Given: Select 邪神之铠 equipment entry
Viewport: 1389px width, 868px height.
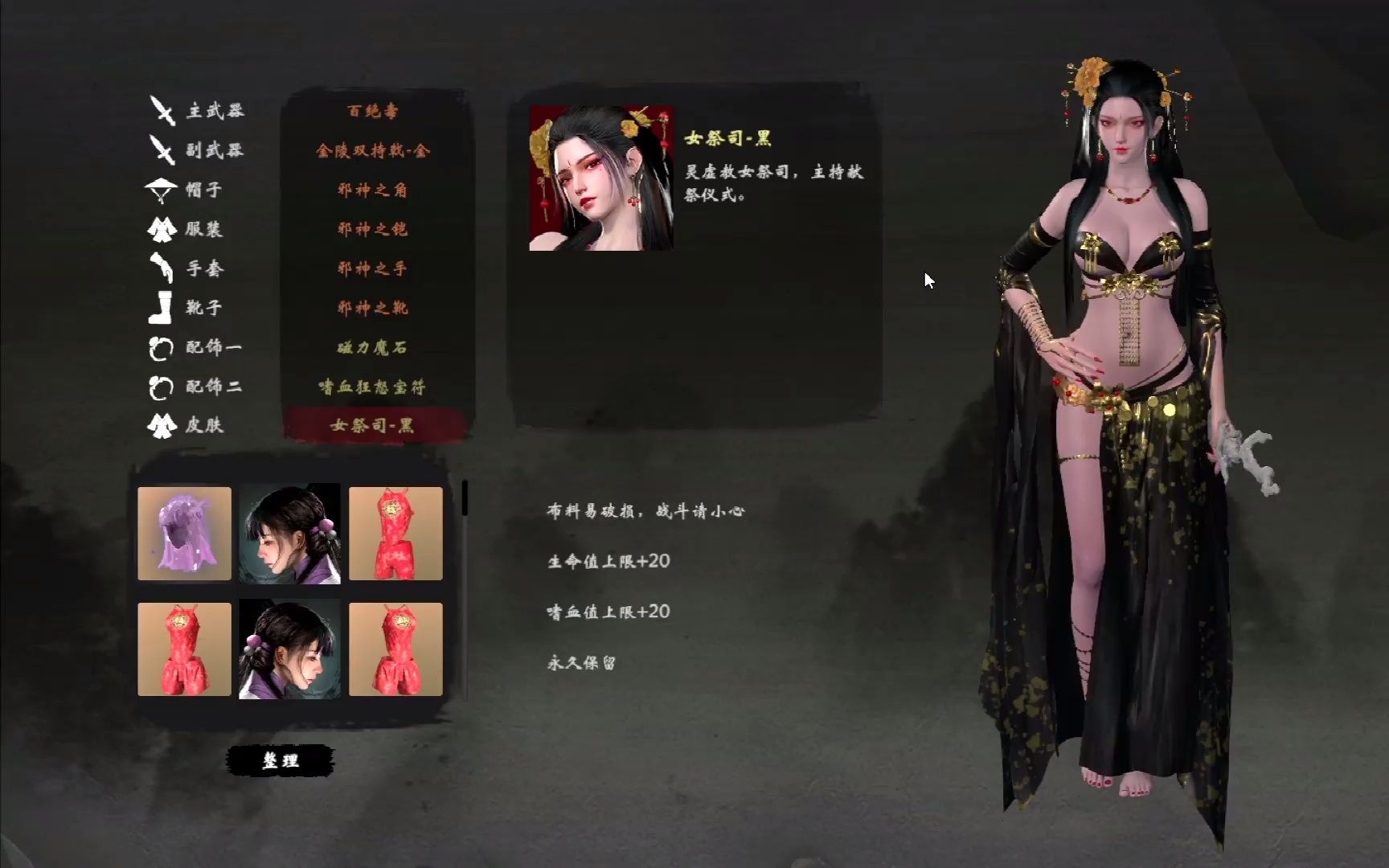Looking at the screenshot, I should [375, 229].
